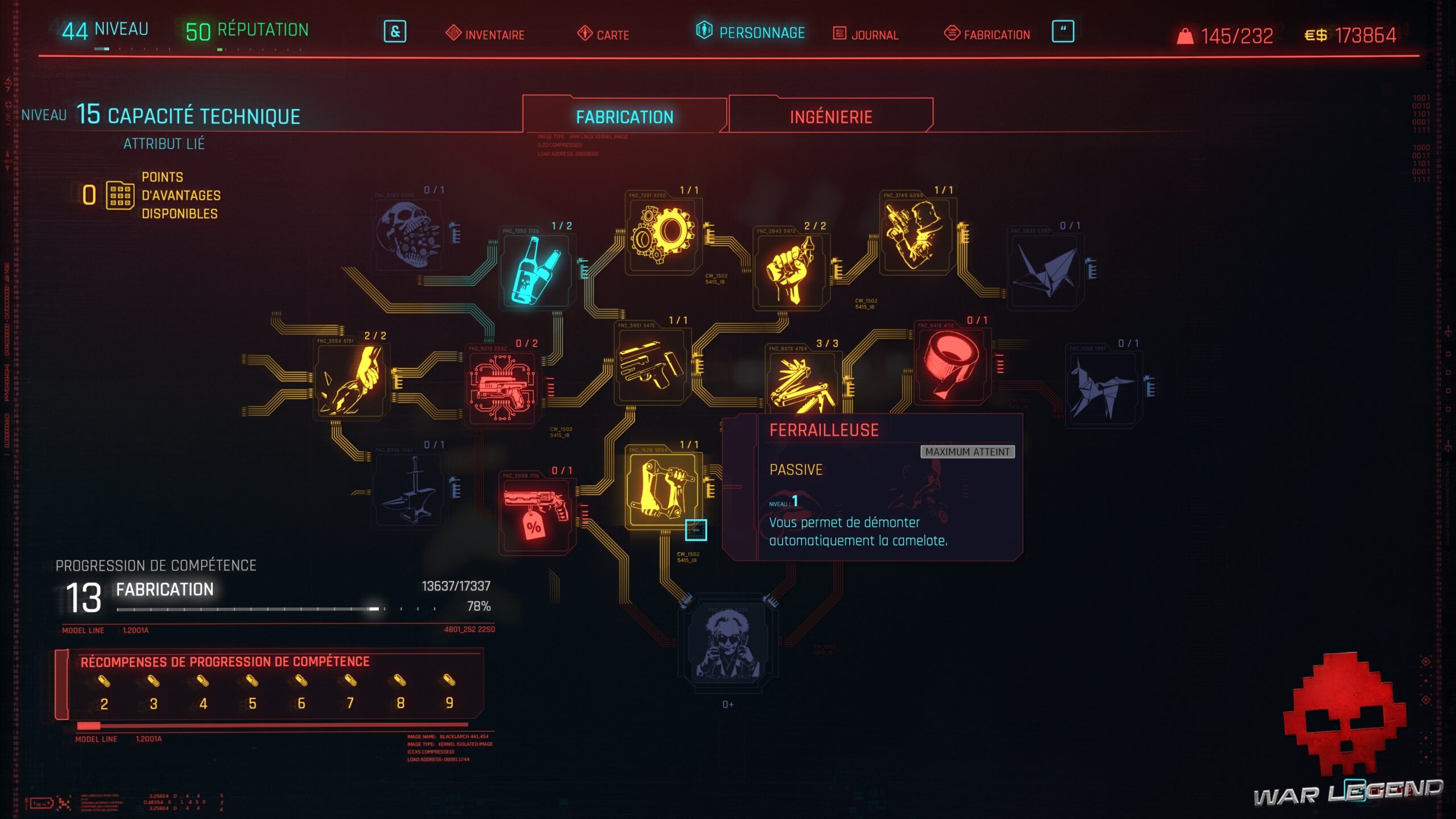Click the ampersand shortcut button top left

(x=395, y=33)
